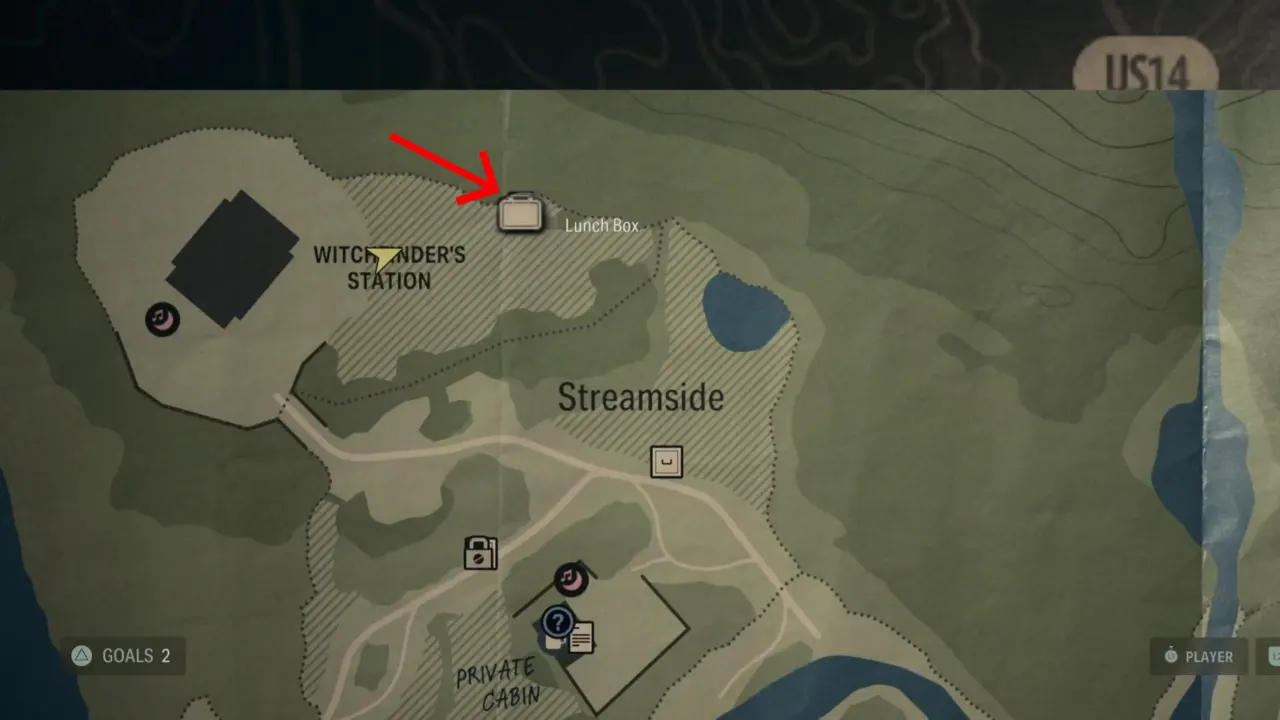Screen dimensions: 1280x720
Task: Click the moon music note icon at Private Cabin
Action: click(571, 580)
